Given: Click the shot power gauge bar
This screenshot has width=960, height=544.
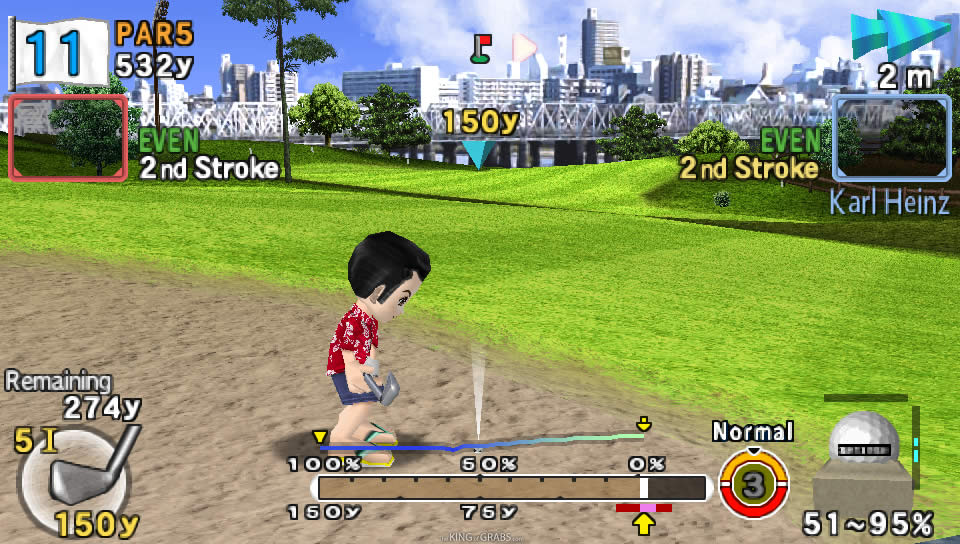Looking at the screenshot, I should (512, 487).
